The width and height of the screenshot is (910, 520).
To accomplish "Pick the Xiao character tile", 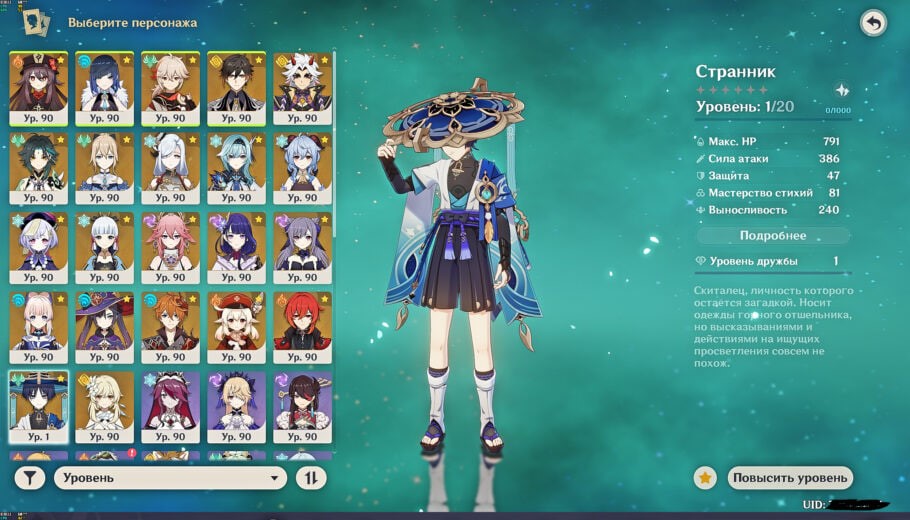I will (38, 163).
